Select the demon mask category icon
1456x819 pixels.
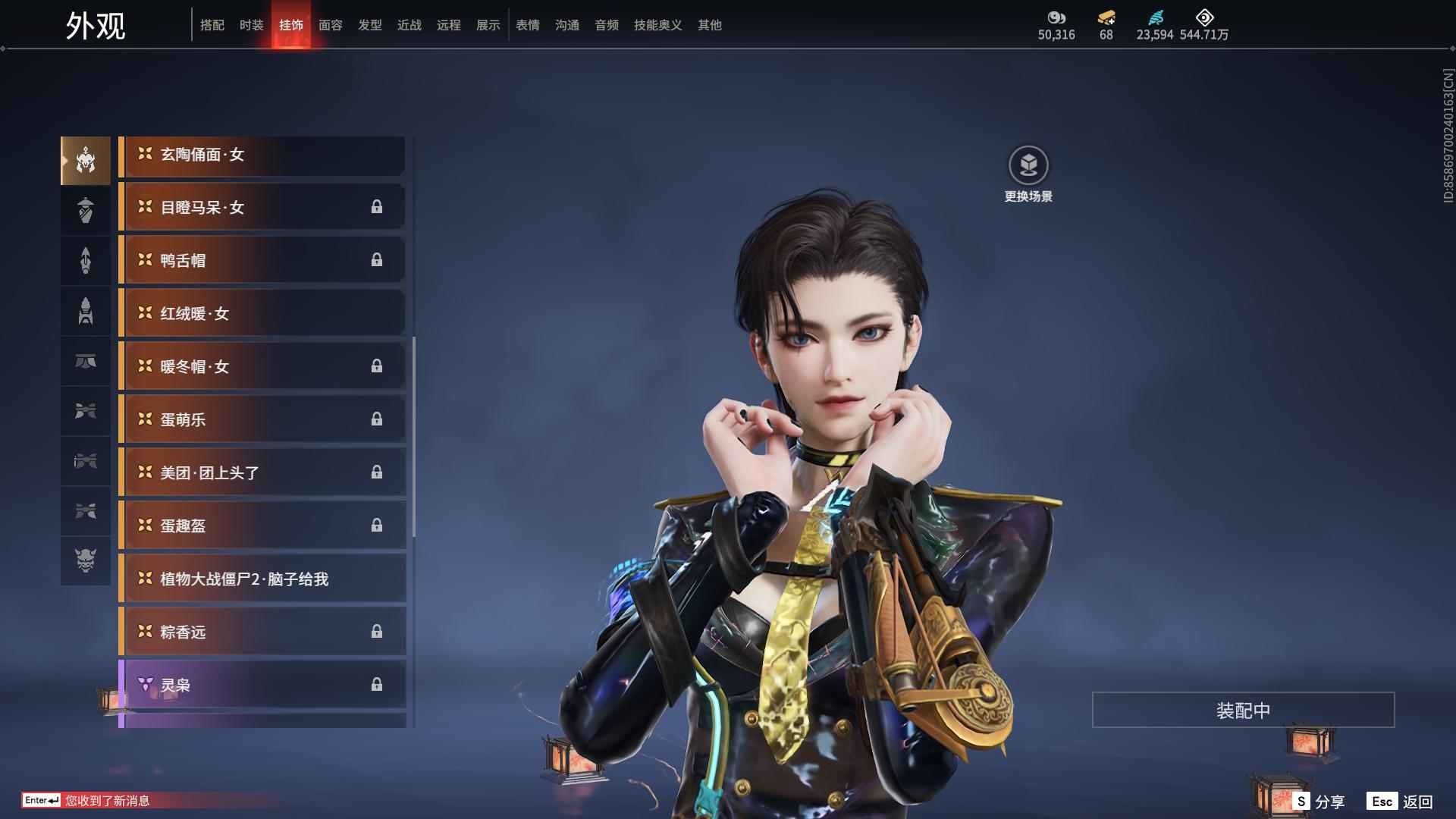[x=86, y=560]
